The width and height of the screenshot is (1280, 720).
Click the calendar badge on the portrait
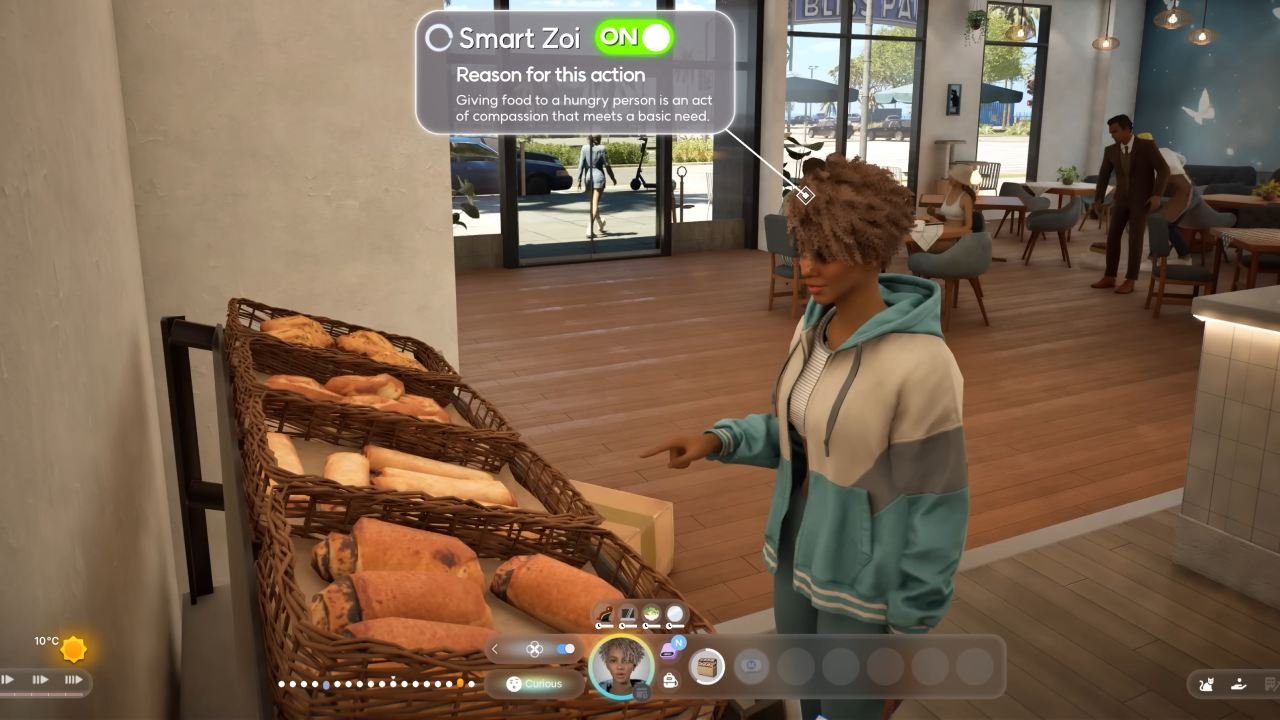[642, 691]
